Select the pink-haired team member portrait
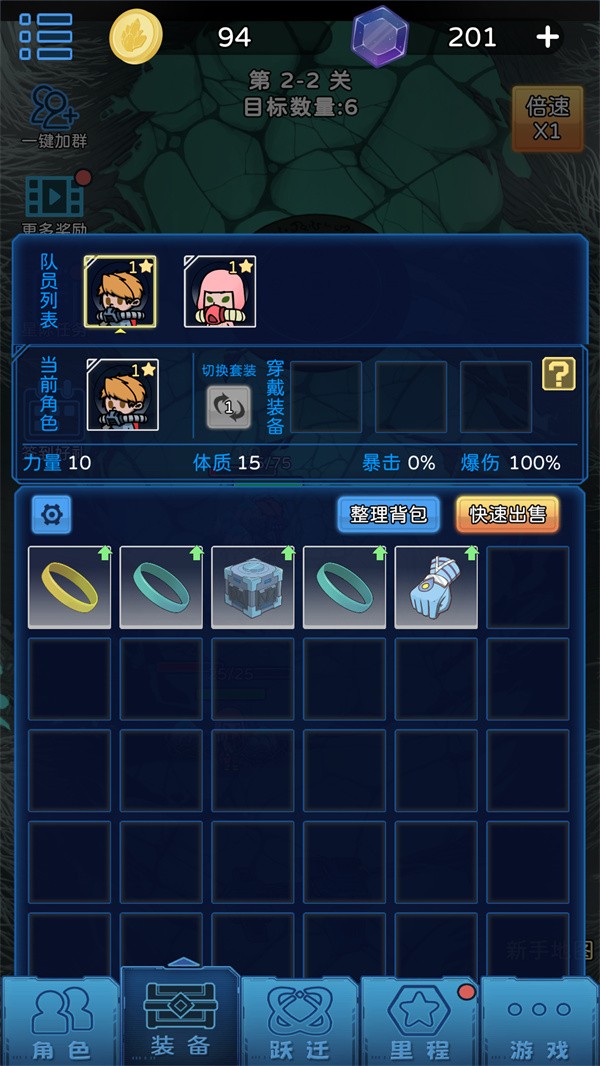 point(220,292)
